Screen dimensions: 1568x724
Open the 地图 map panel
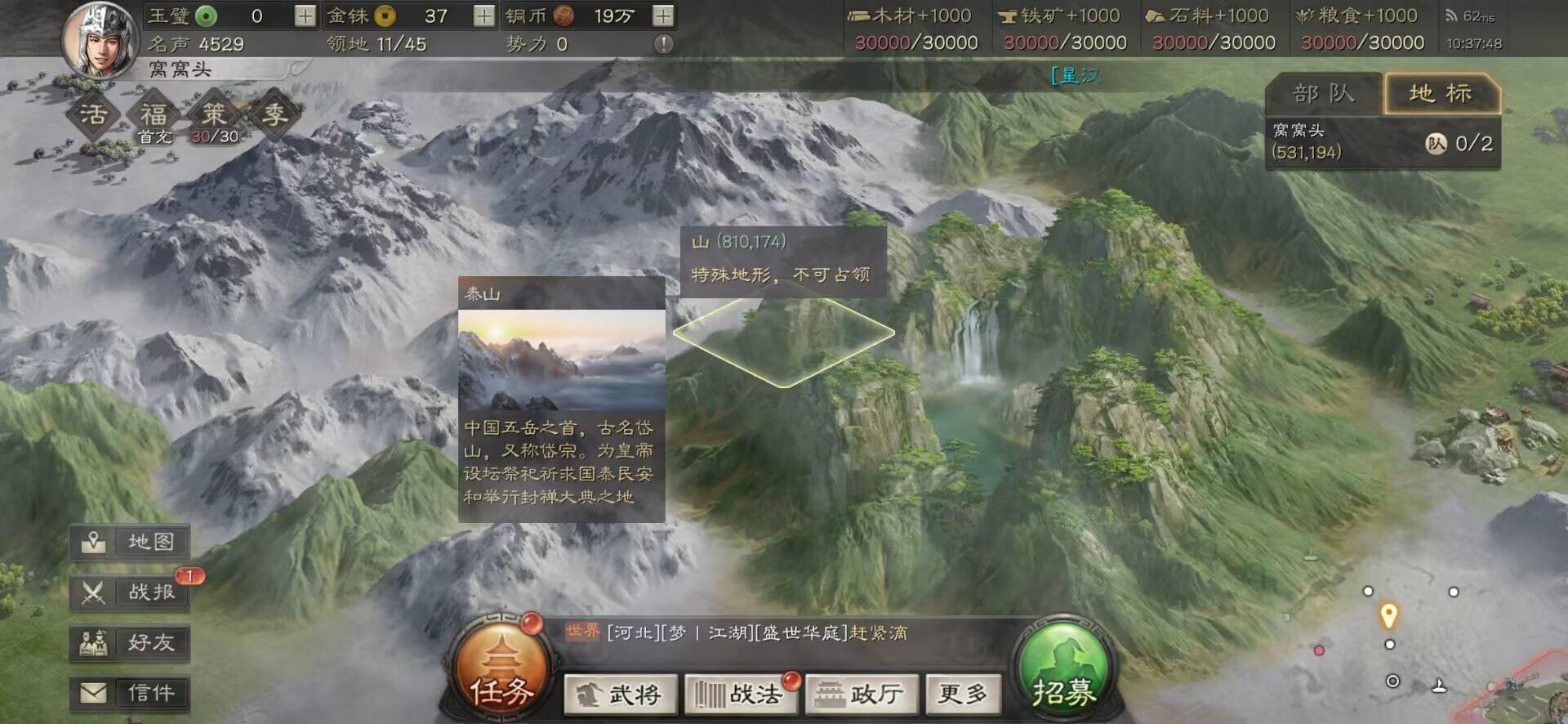[131, 542]
